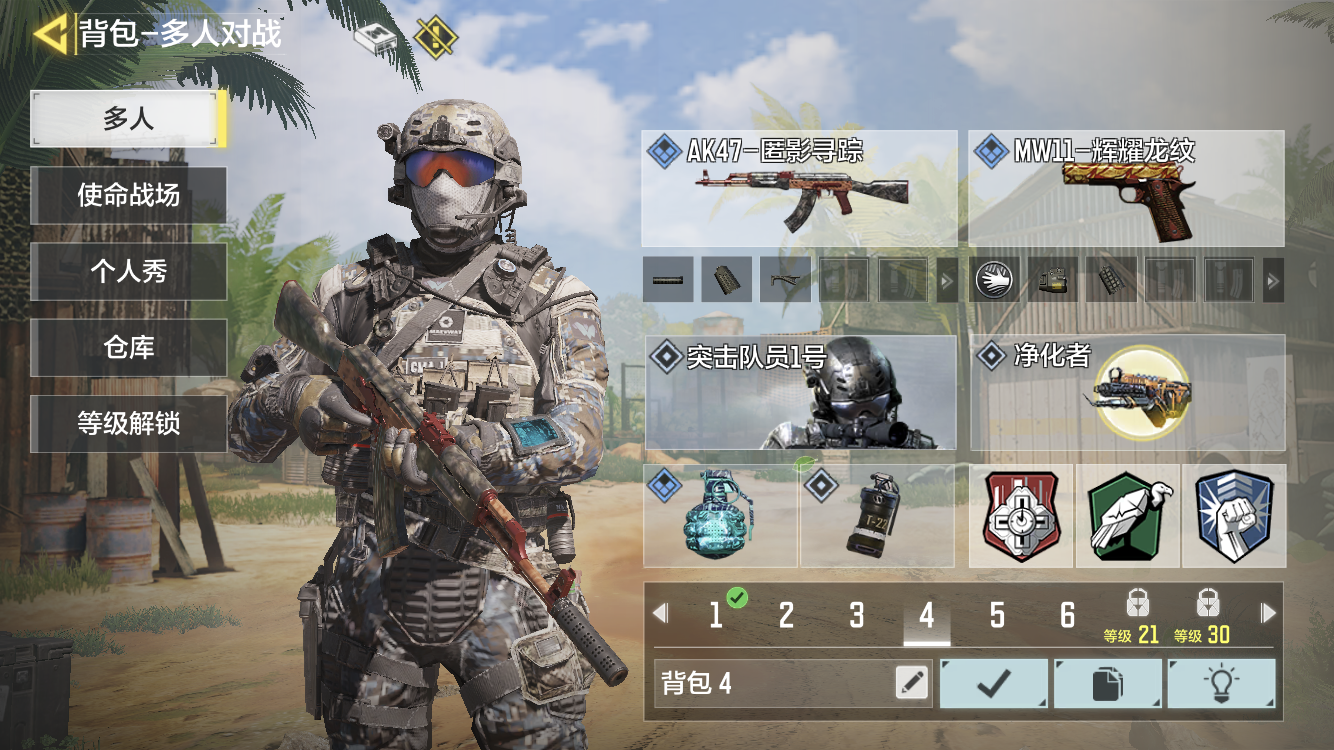Open the red clock perk slot

point(1021,516)
